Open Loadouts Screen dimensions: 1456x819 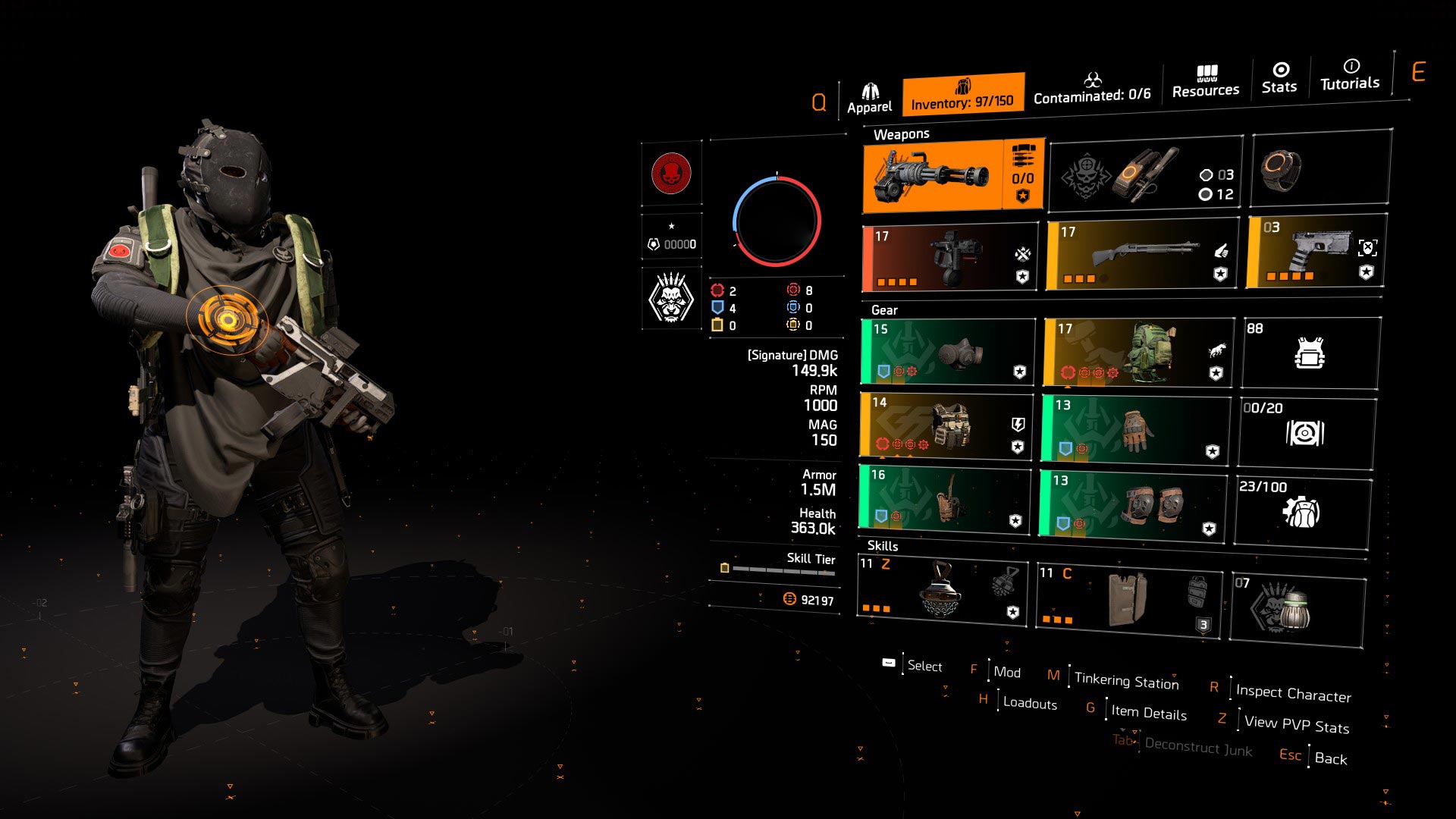pyautogui.click(x=1028, y=704)
